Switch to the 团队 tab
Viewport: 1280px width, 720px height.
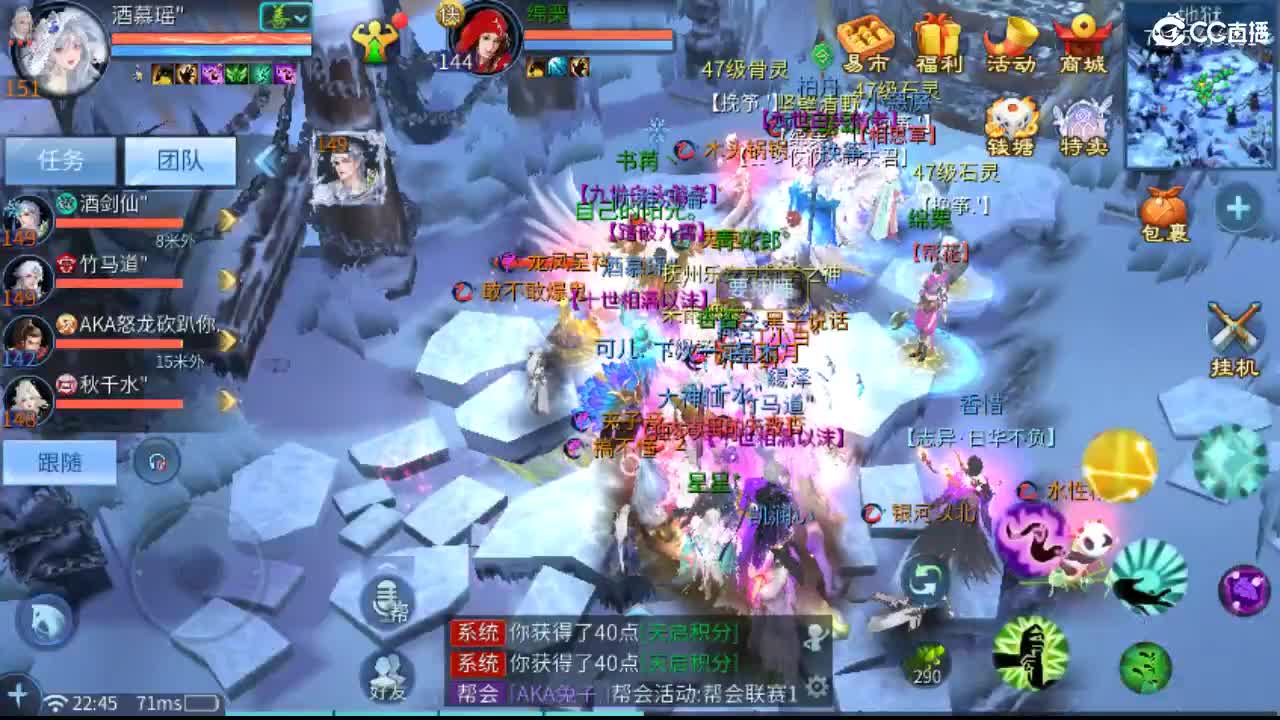(180, 160)
